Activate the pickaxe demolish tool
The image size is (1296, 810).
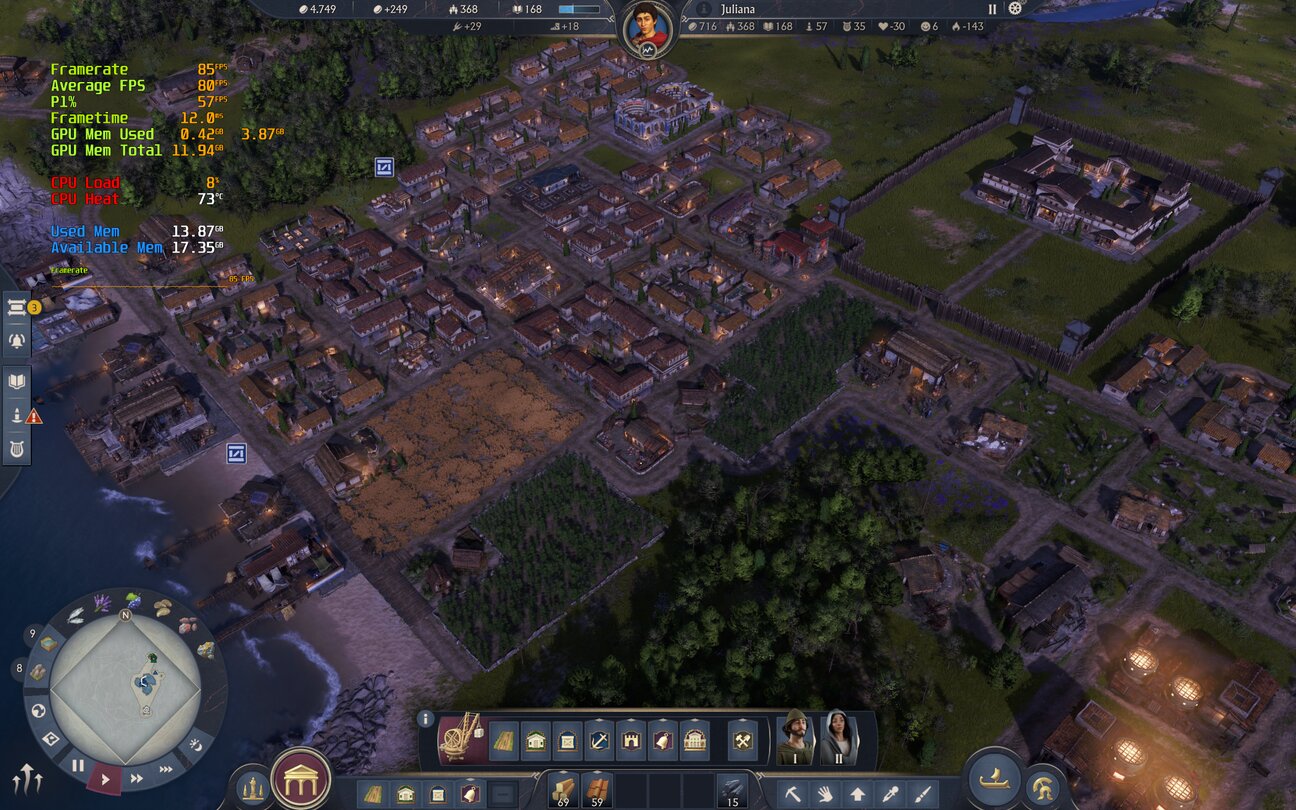point(792,795)
